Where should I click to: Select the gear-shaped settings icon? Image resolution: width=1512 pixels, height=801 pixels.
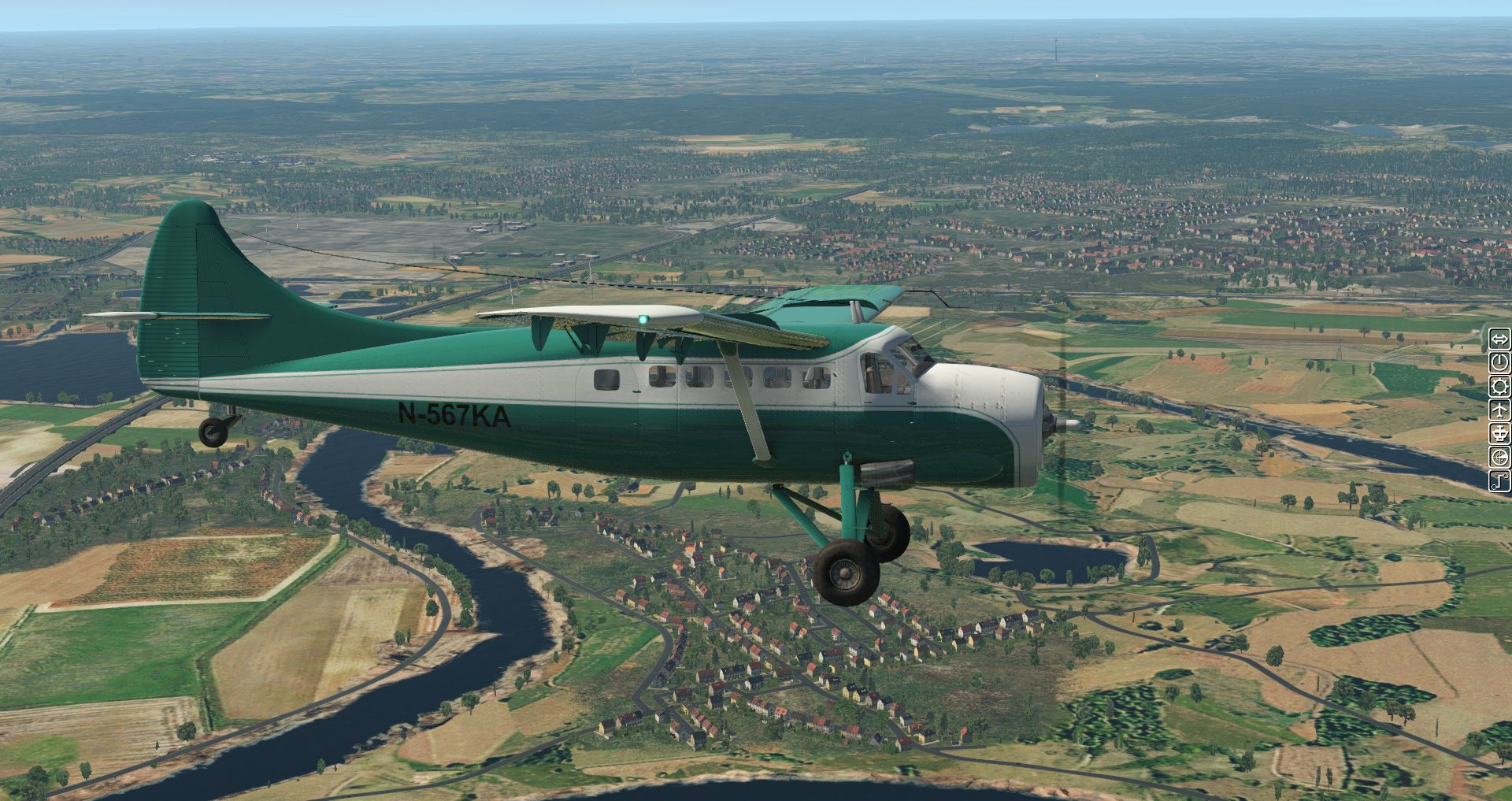pos(1499,387)
